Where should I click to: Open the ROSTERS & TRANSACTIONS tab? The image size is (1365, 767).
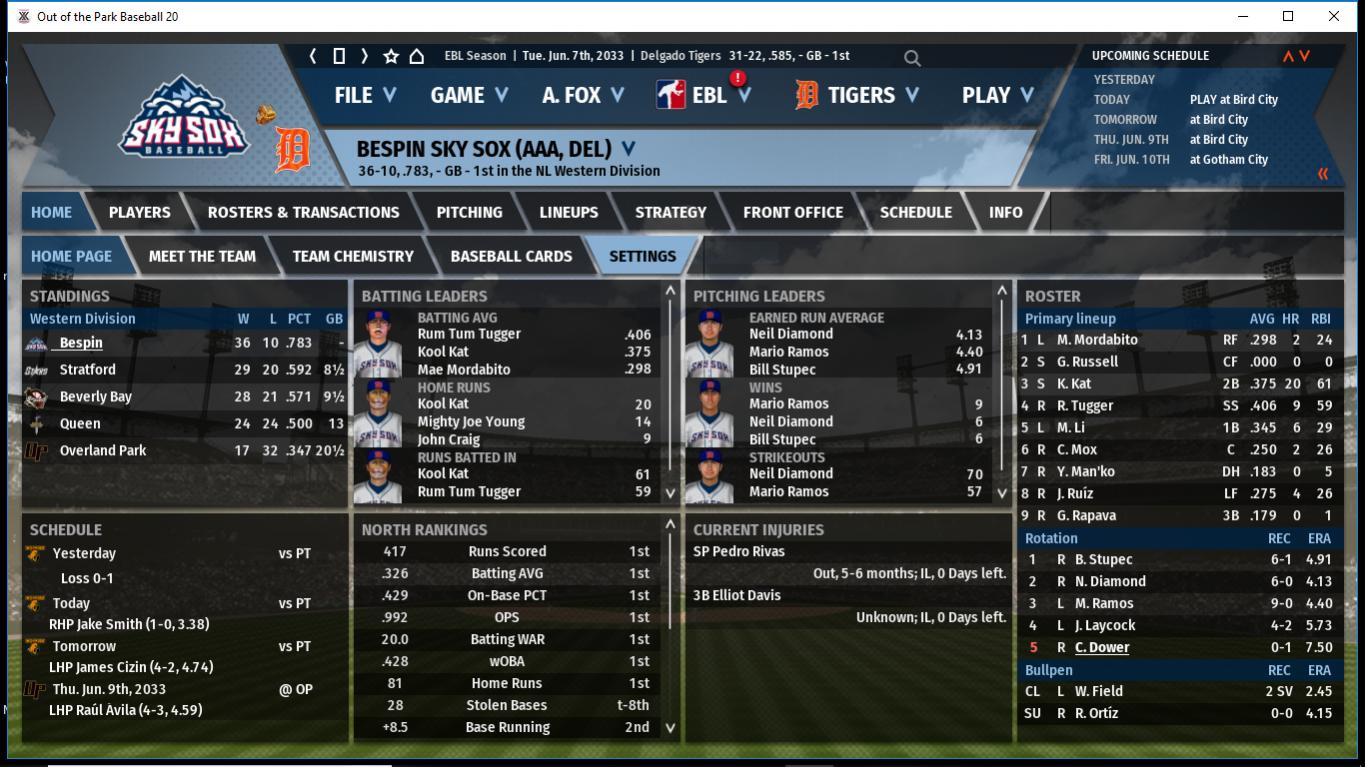[303, 212]
